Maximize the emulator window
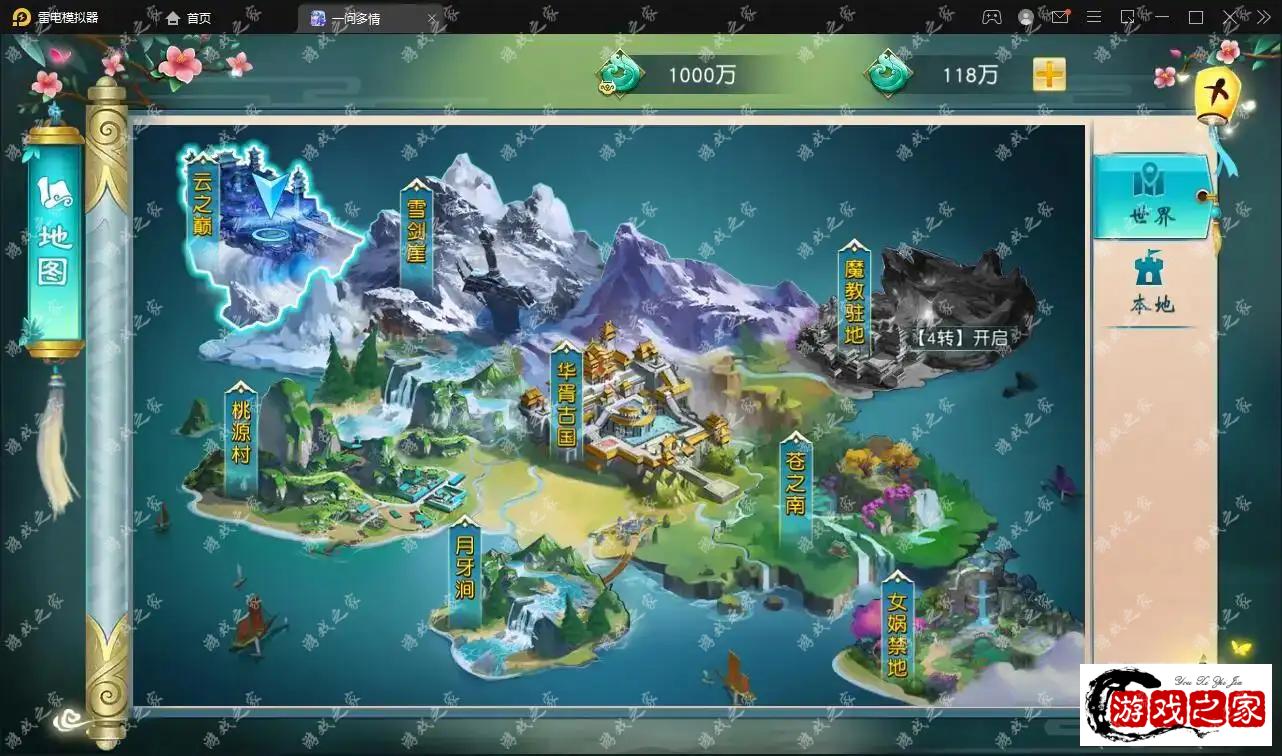Screen dimensions: 1282x756 [1195, 17]
